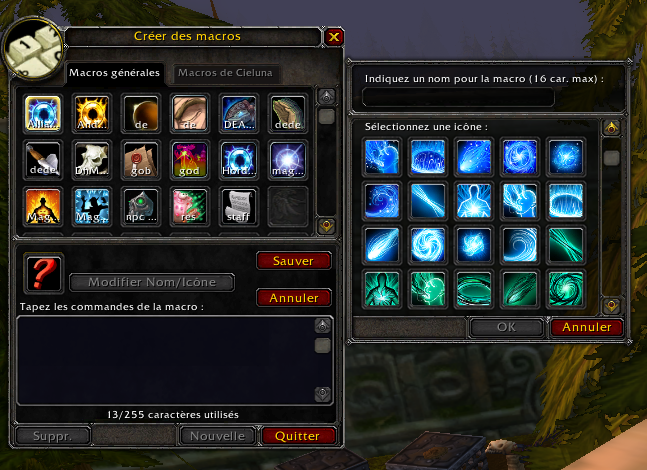
Task: Create a macro with the Nouvelle button
Action: pos(217,436)
